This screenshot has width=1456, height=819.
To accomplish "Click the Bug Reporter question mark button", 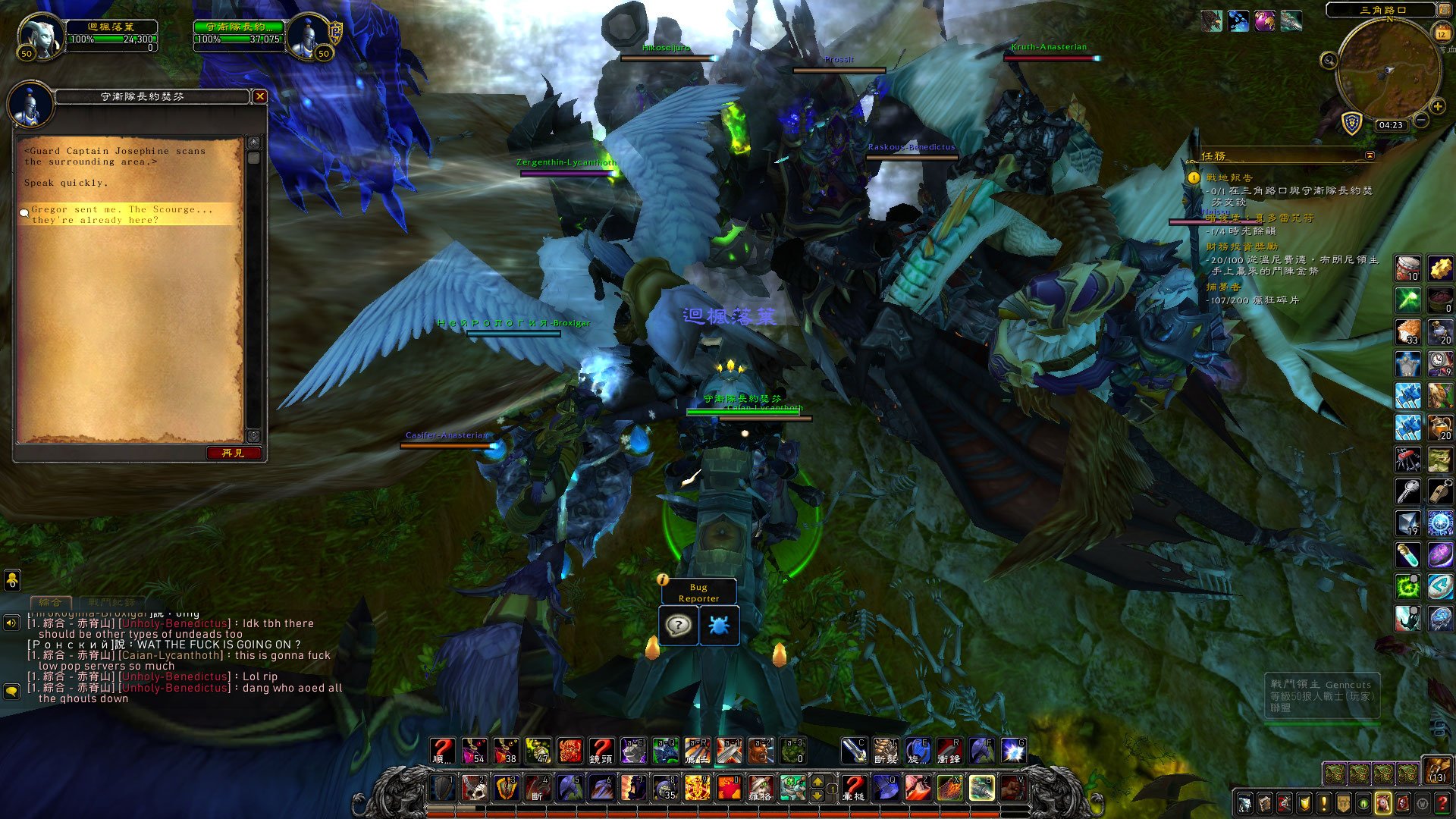I will click(678, 626).
